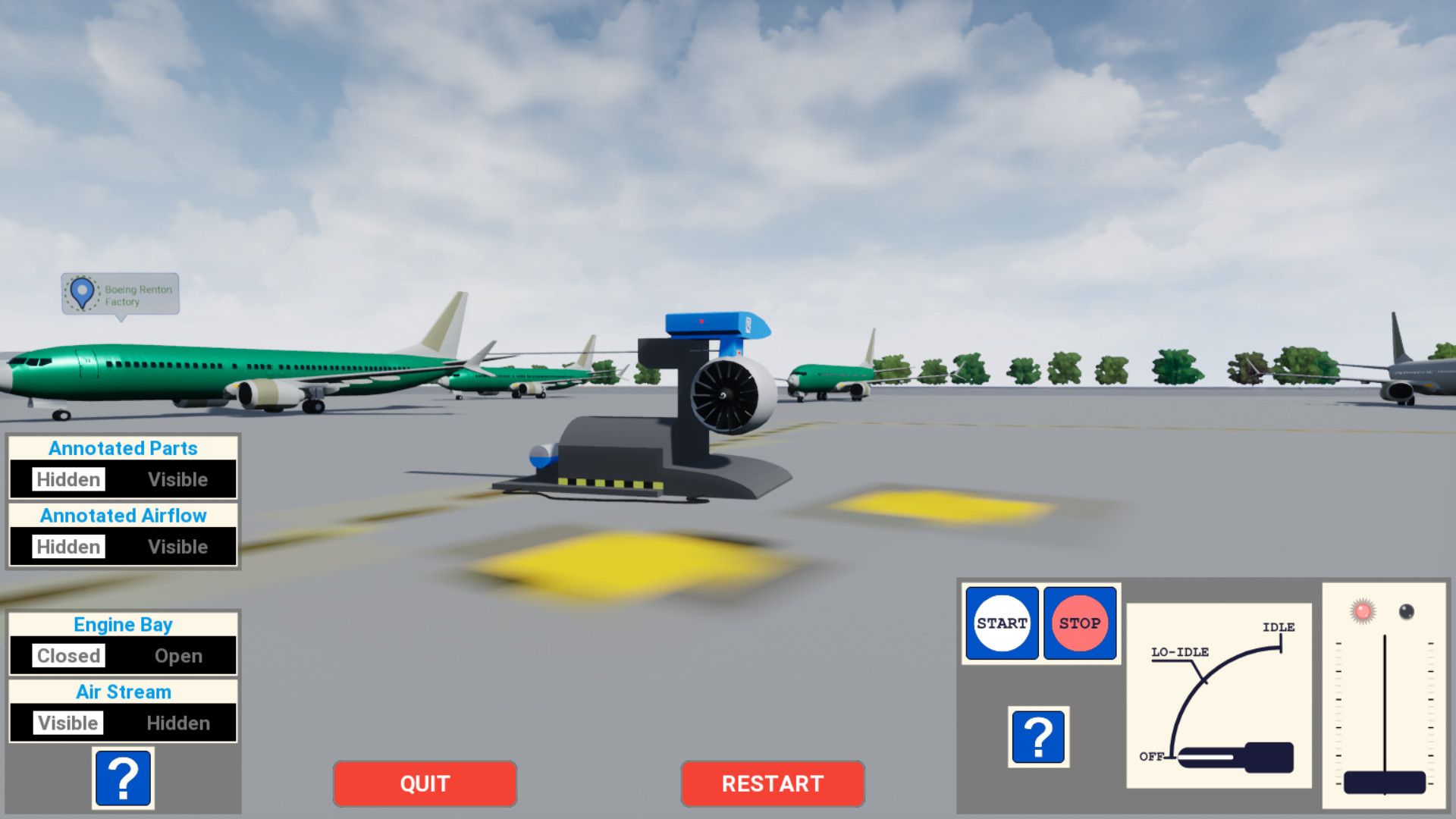The width and height of the screenshot is (1456, 819).
Task: Click the IDLE position on the fuel gauge
Action: (x=1279, y=628)
